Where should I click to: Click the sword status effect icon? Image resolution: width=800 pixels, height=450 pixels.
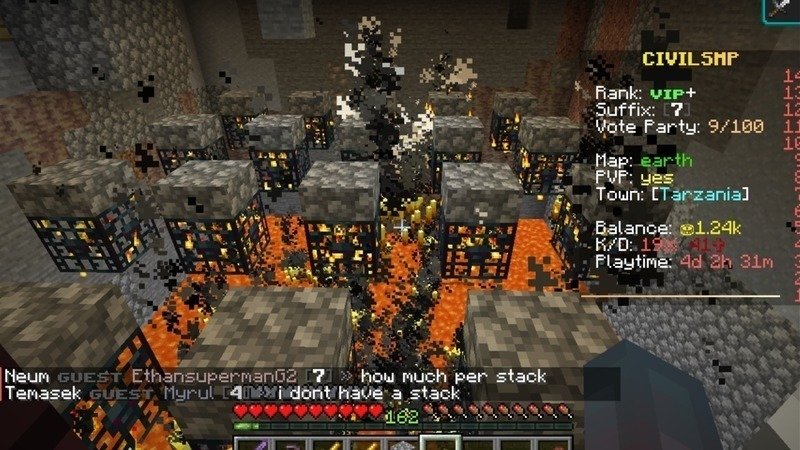(782, 9)
